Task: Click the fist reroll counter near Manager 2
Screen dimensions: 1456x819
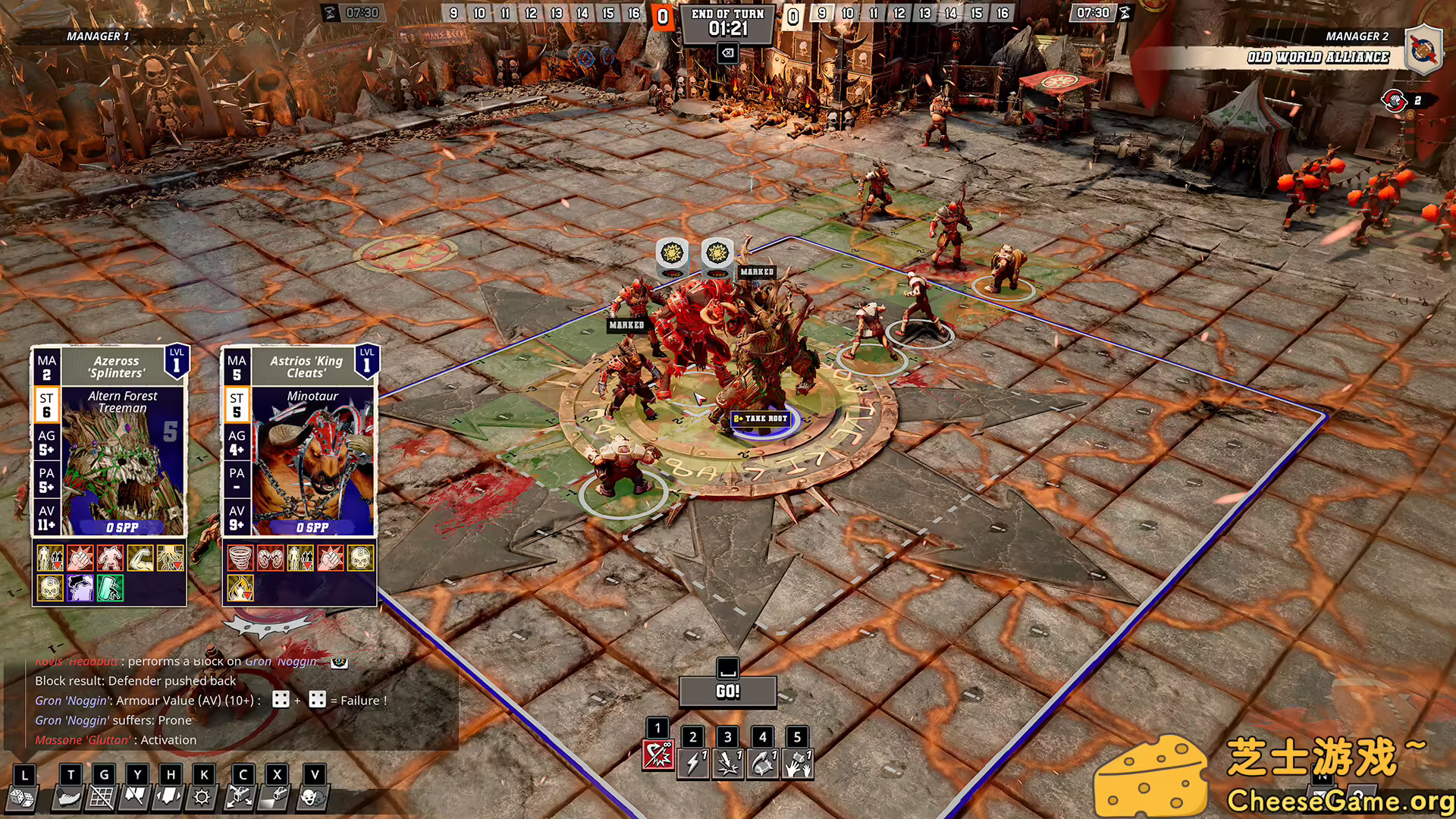Action: click(x=1395, y=99)
